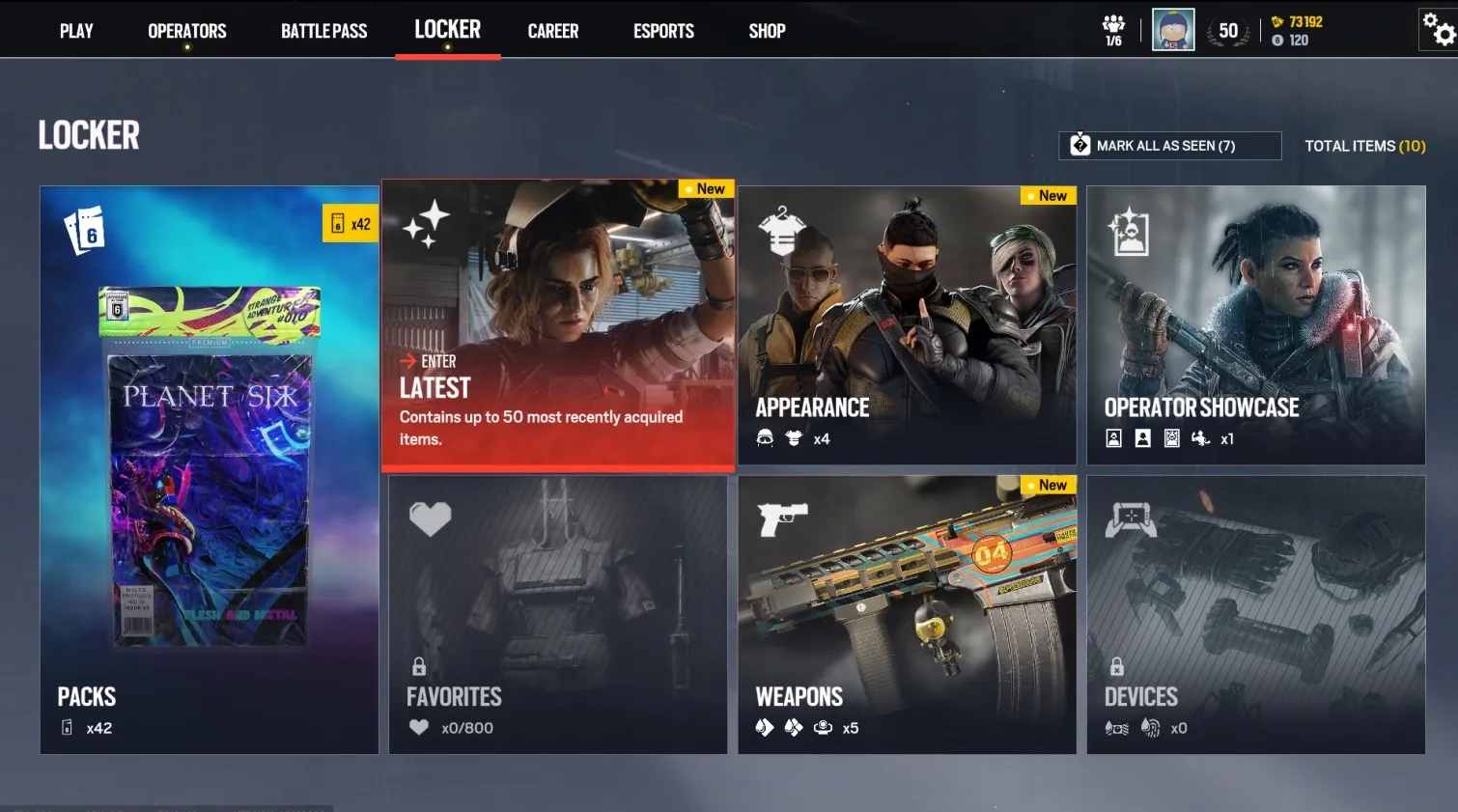Switch to the OPERATORS tab
The image size is (1458, 812).
[186, 30]
